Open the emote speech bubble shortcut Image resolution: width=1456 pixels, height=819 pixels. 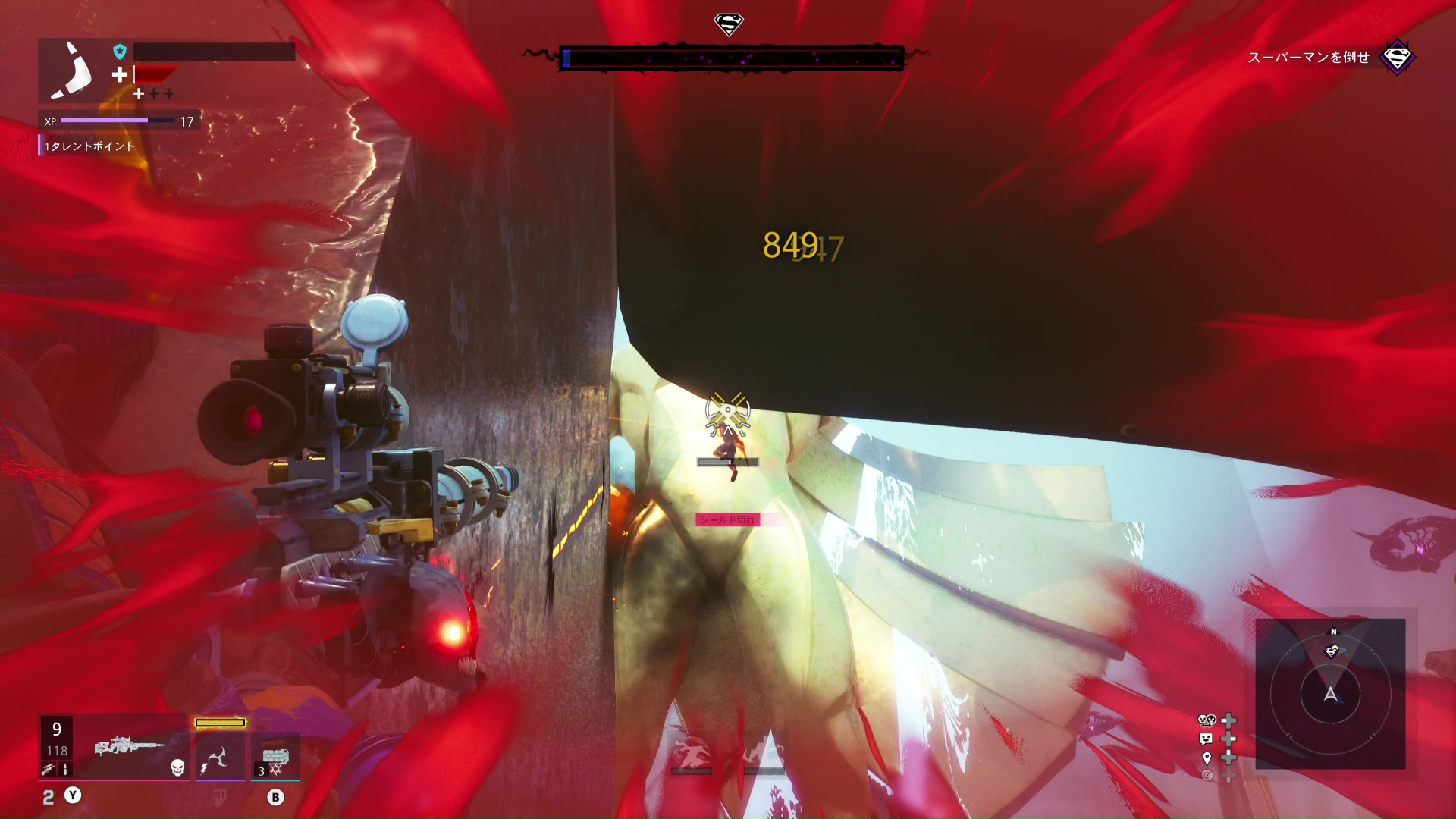click(x=1207, y=739)
